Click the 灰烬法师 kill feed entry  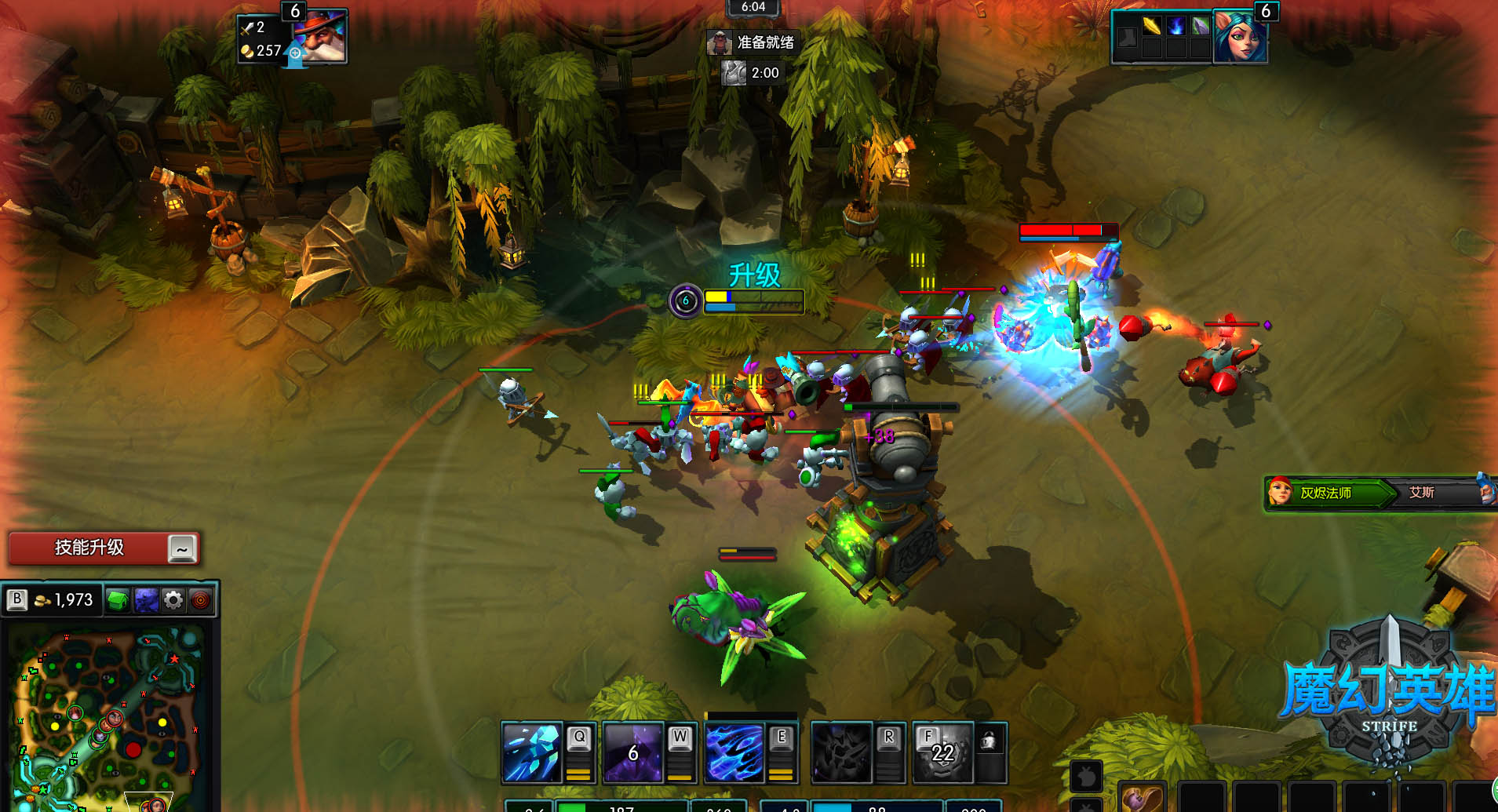(1326, 493)
